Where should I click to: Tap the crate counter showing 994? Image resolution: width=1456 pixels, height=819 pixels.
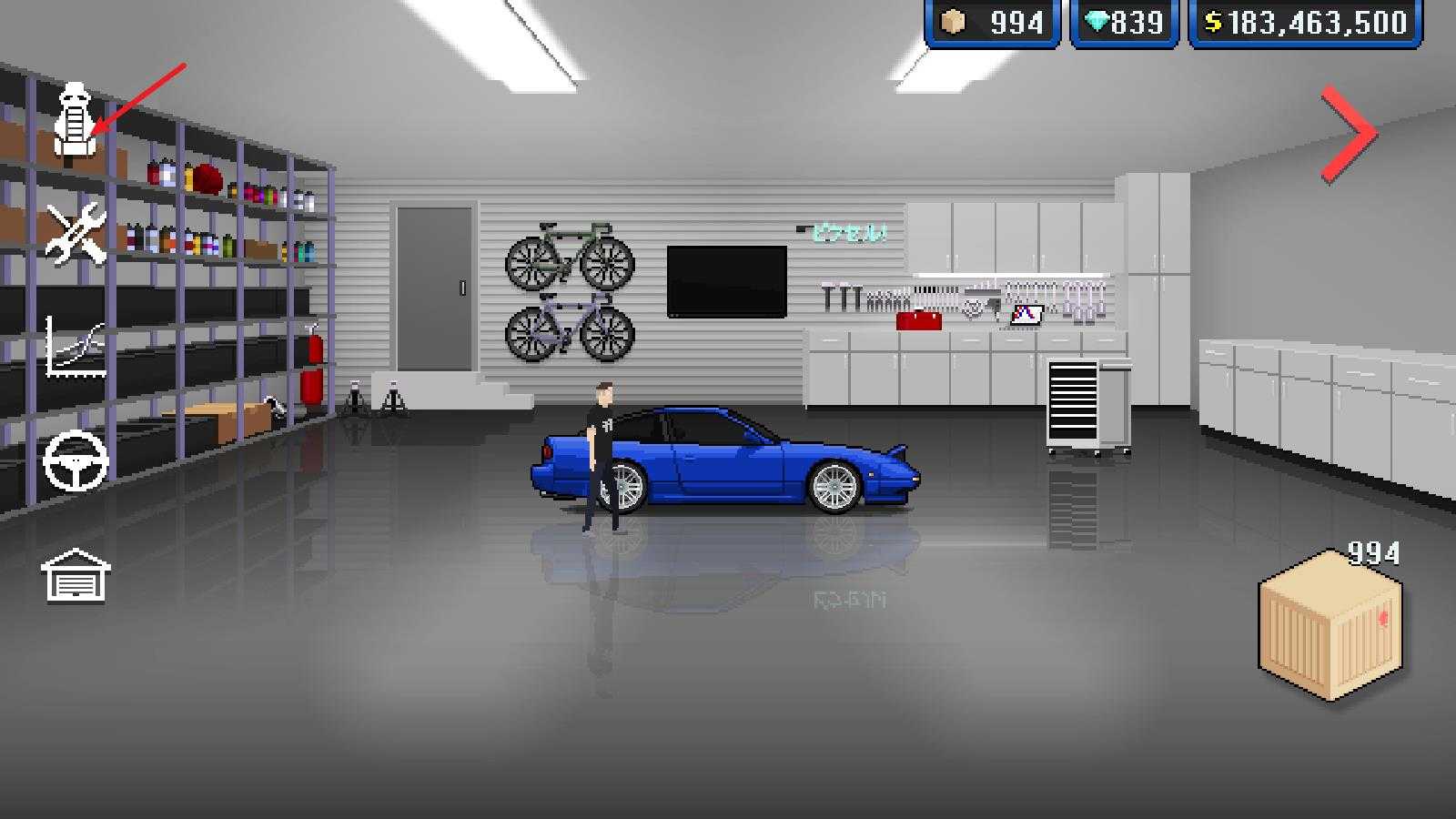click(992, 23)
